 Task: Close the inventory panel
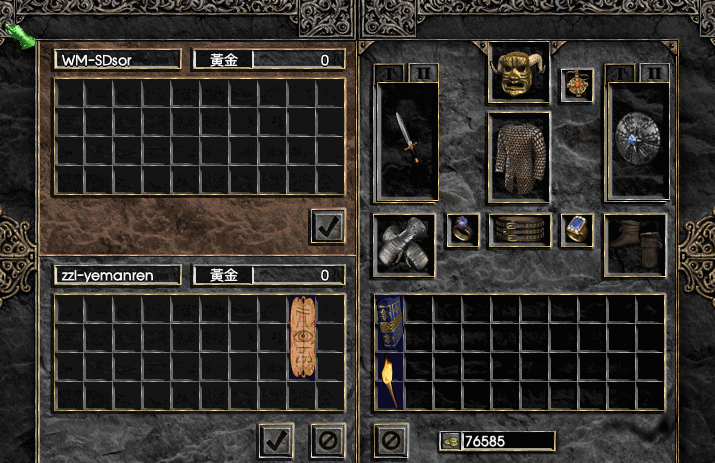tap(391, 439)
